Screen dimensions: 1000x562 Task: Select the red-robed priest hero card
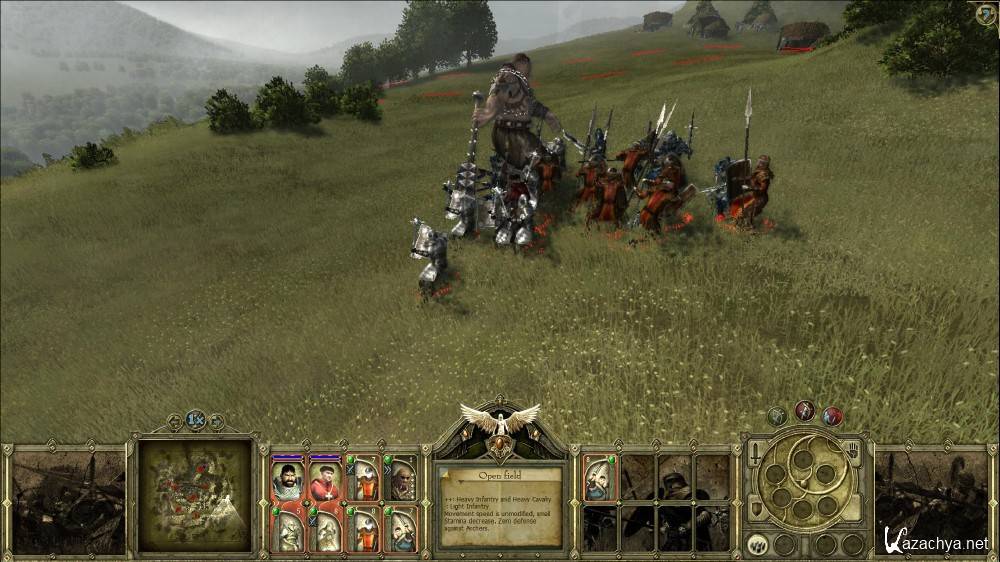[325, 480]
